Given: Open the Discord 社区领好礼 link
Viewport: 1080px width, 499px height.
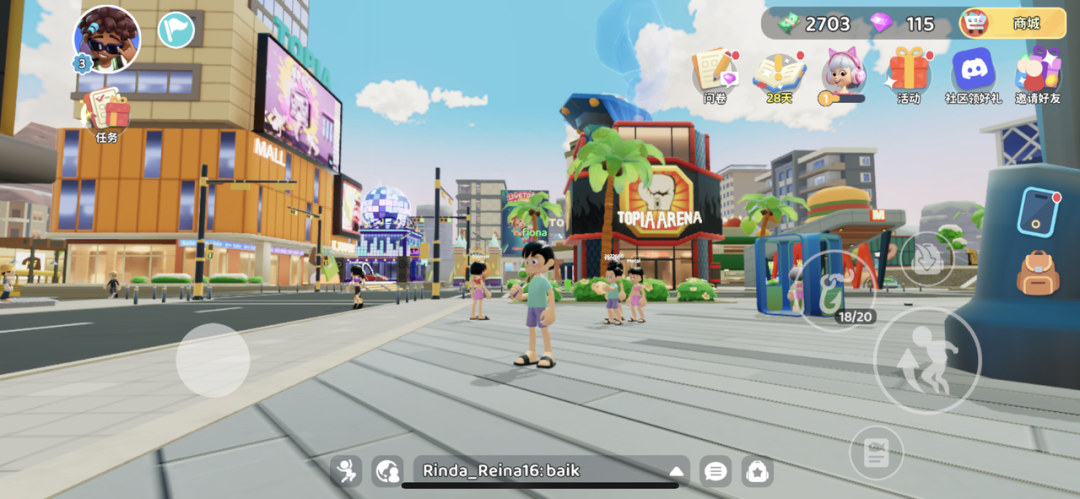Looking at the screenshot, I should pos(973,74).
